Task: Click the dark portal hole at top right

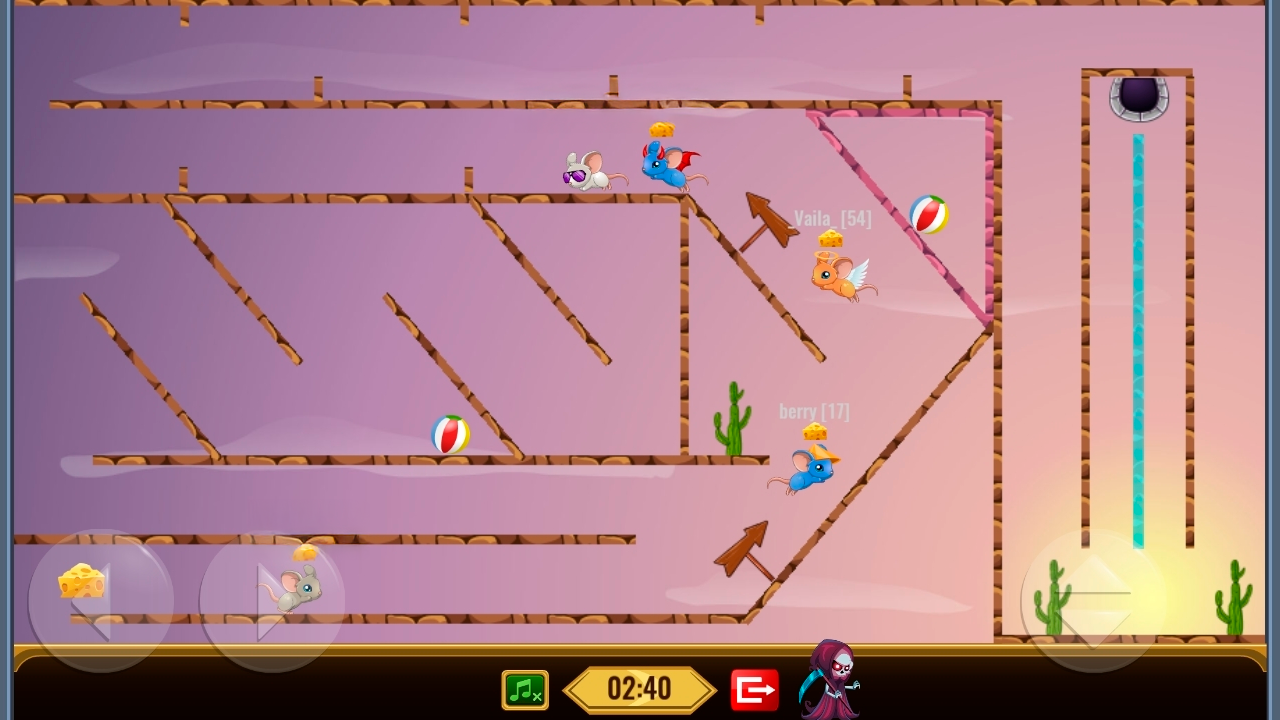Action: 1137,97
